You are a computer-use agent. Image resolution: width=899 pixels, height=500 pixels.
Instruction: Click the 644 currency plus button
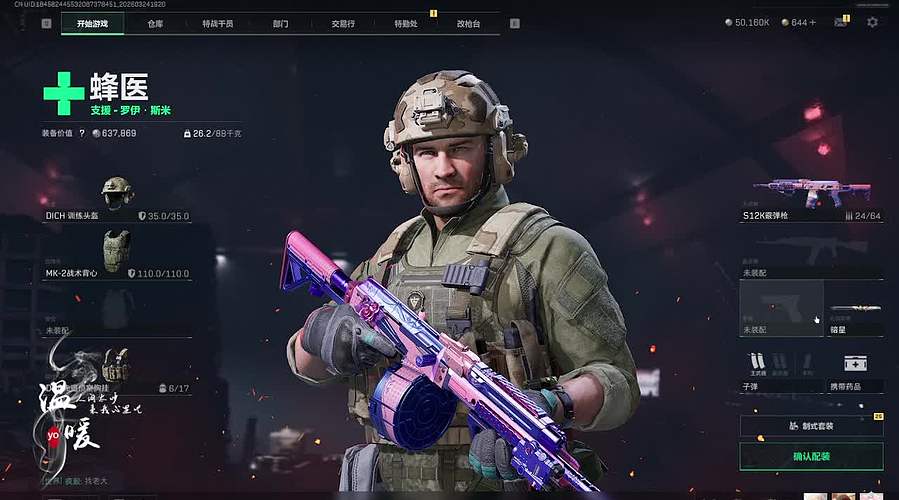click(x=812, y=22)
